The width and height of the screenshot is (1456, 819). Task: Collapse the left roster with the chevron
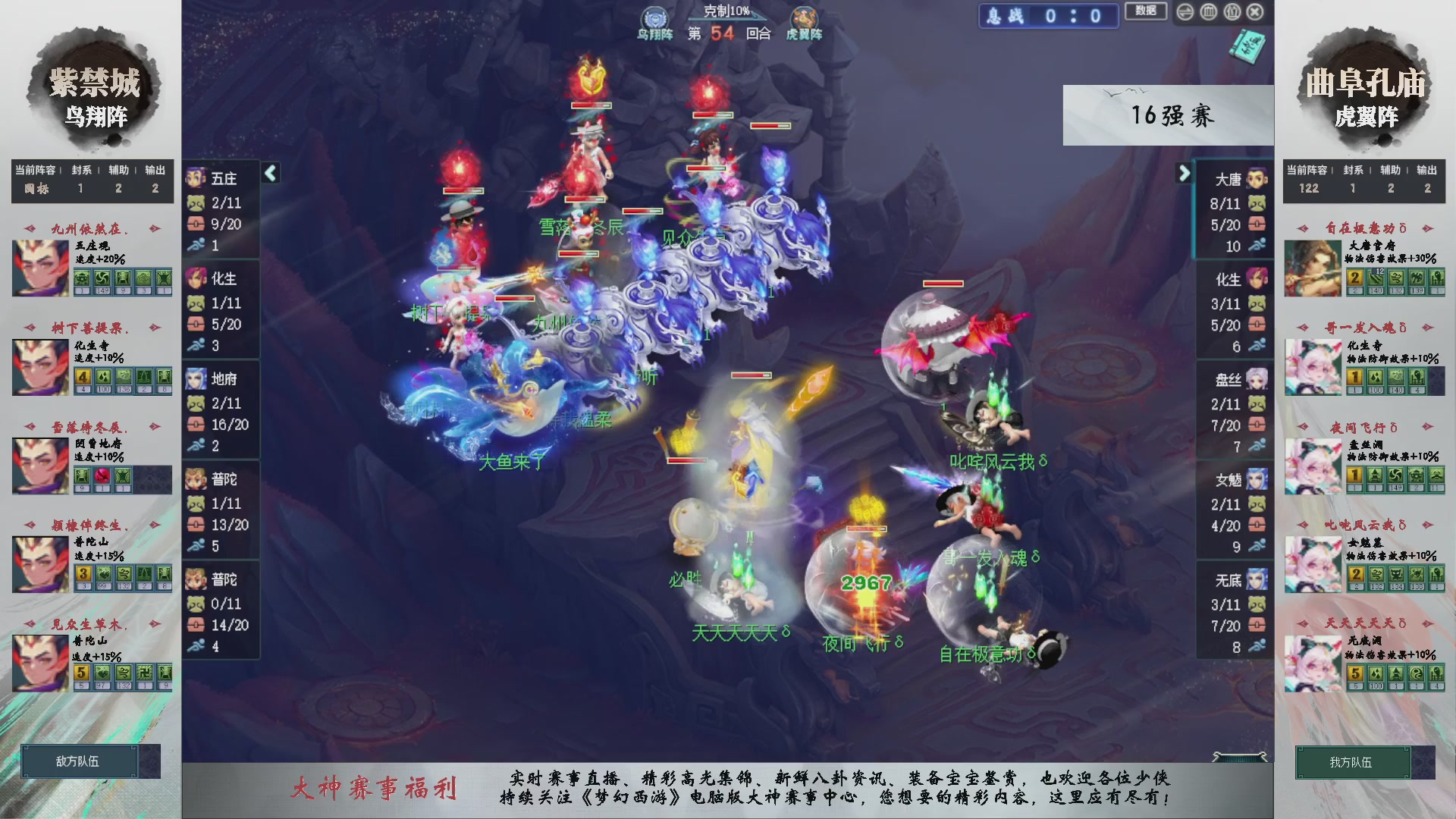coord(269,173)
